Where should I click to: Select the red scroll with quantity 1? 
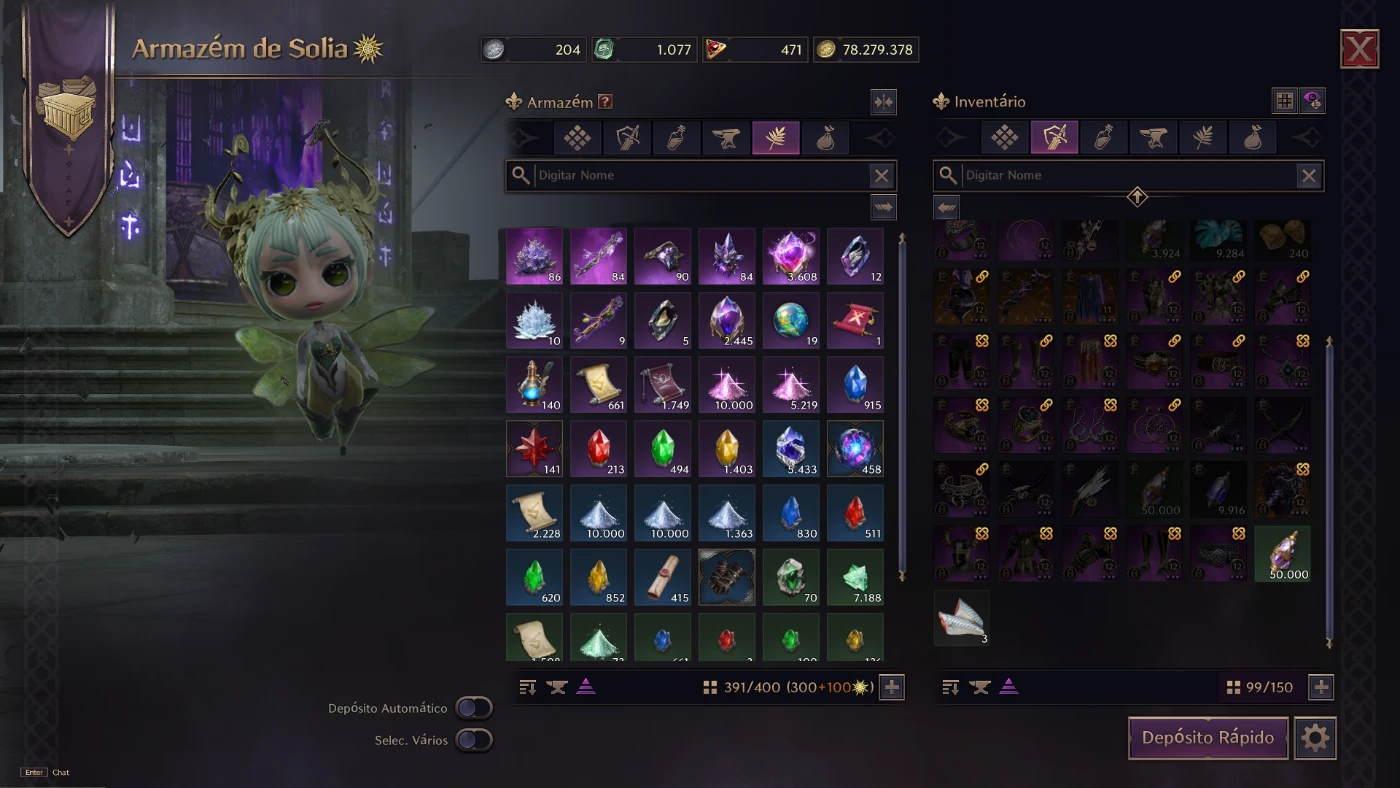pyautogui.click(x=855, y=321)
